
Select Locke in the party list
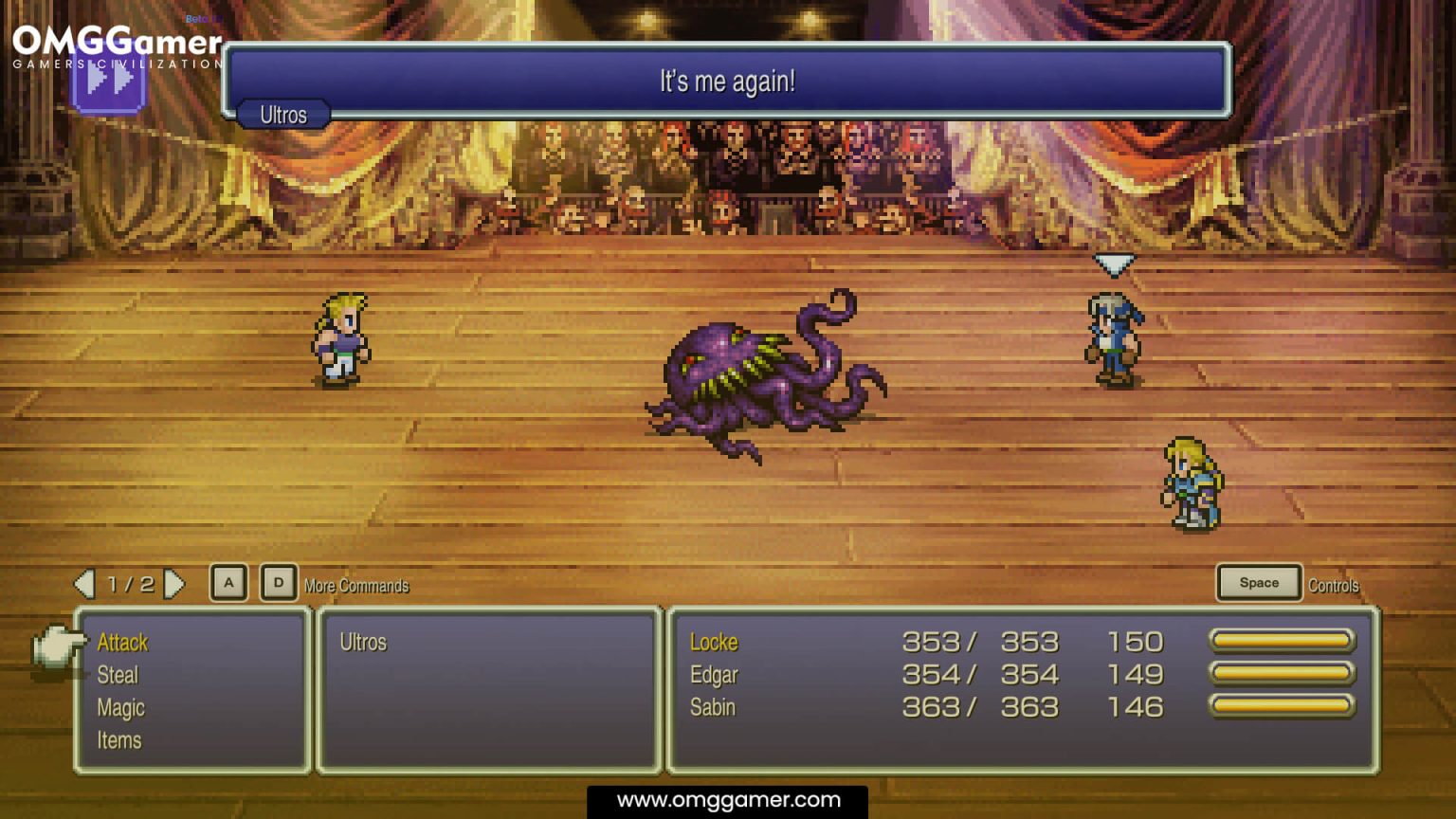coord(714,643)
